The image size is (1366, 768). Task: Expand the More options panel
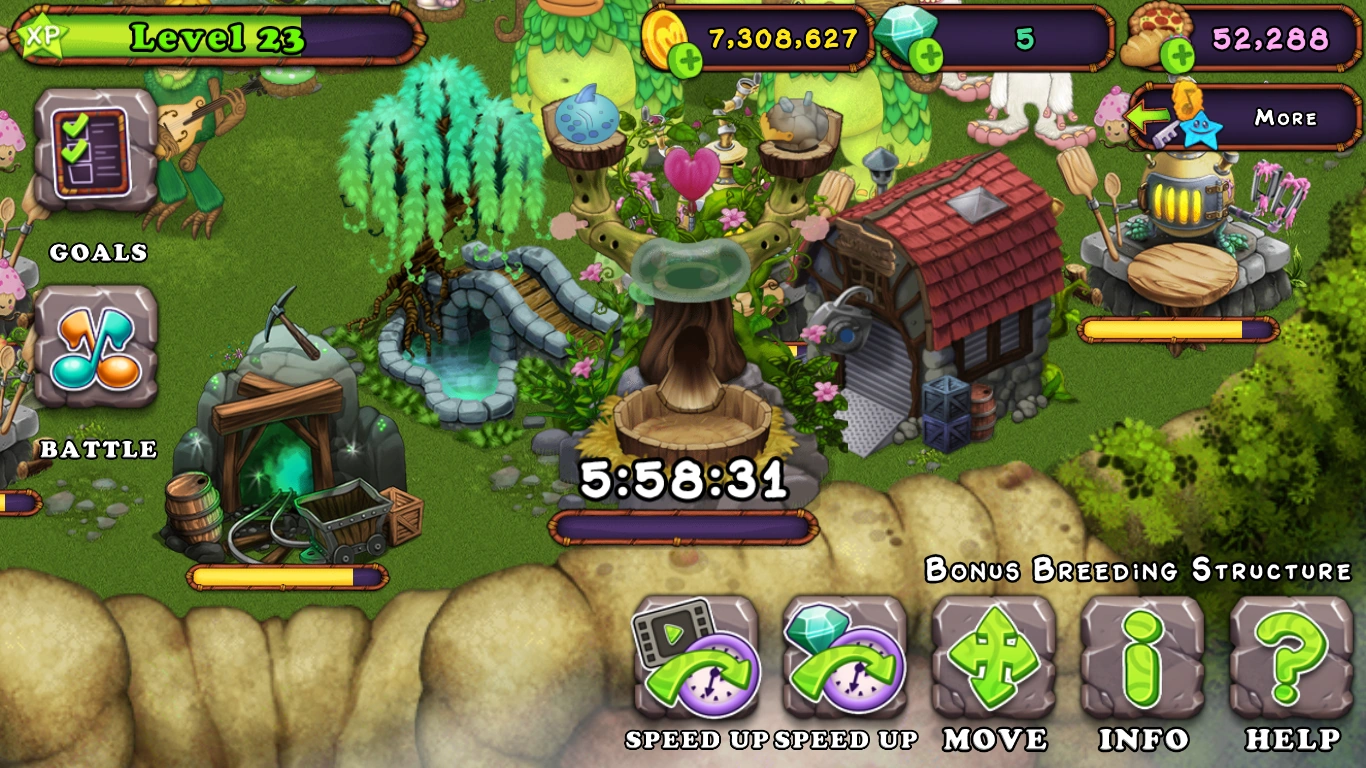(x=1287, y=118)
